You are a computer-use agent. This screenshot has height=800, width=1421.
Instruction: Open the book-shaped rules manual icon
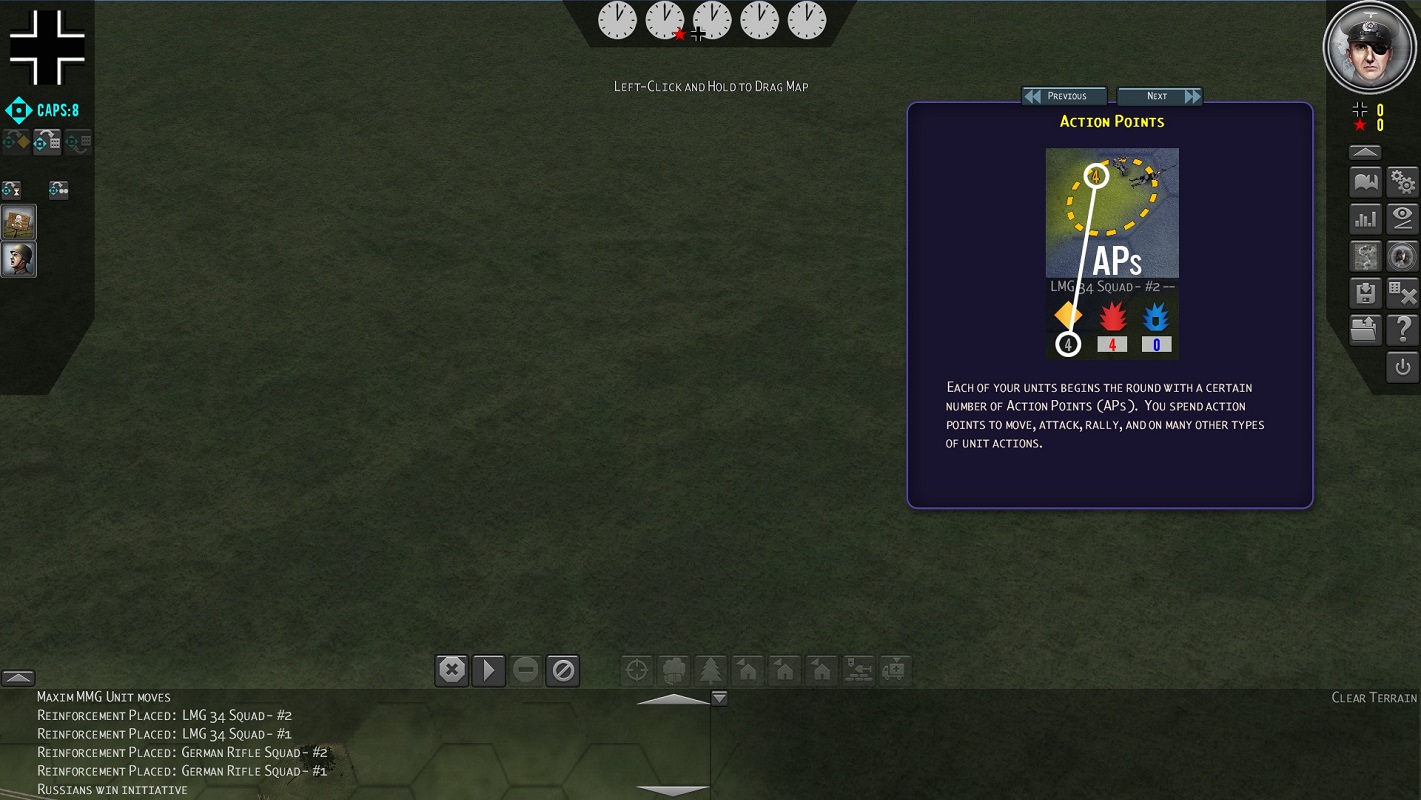coord(1365,183)
